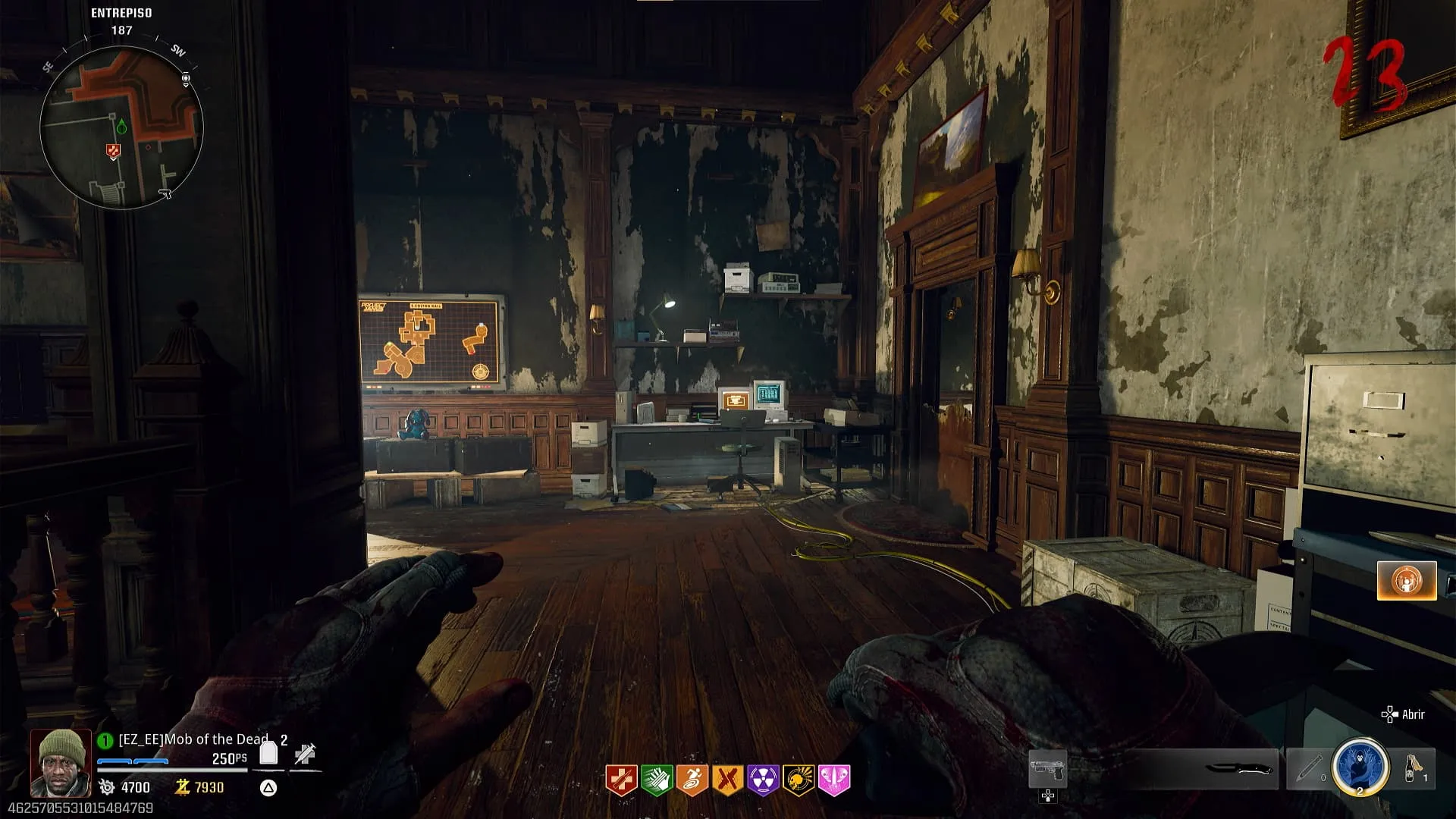This screenshot has height=819, width=1456.
Task: Click the orange item icon above Abrir
Action: coord(1407,581)
